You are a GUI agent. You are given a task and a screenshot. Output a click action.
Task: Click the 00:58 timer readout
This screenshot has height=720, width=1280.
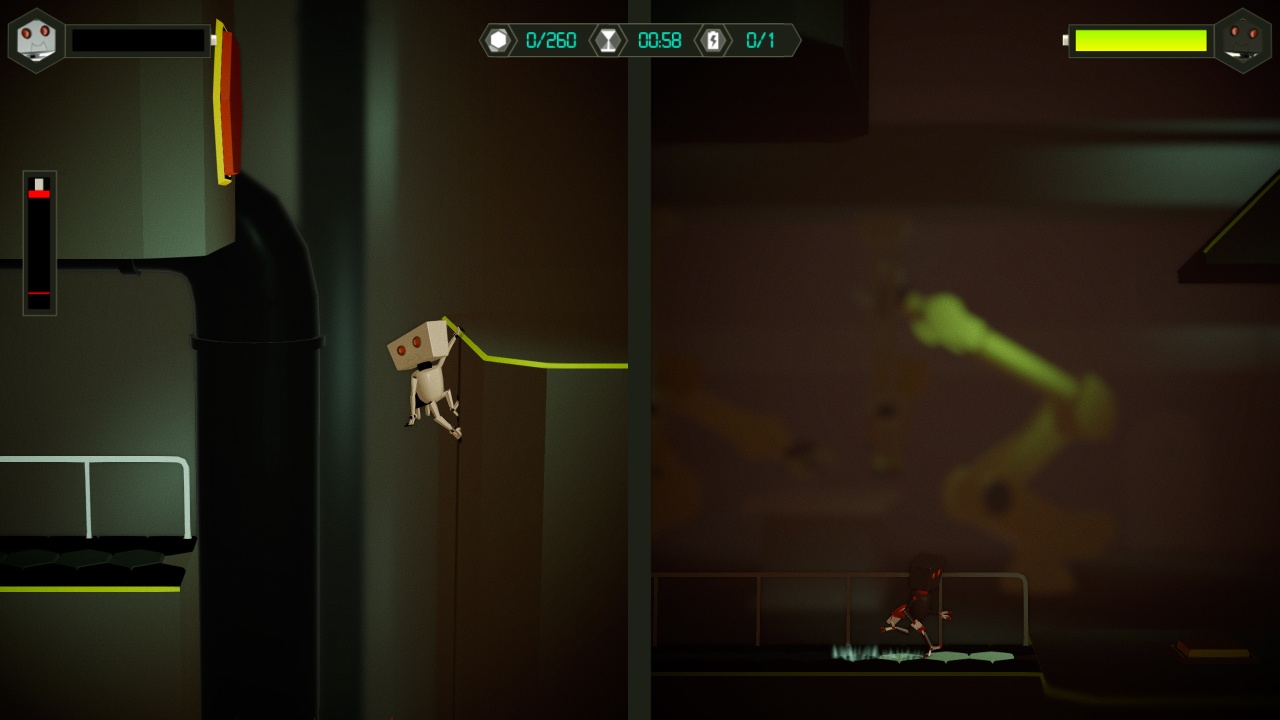point(661,41)
